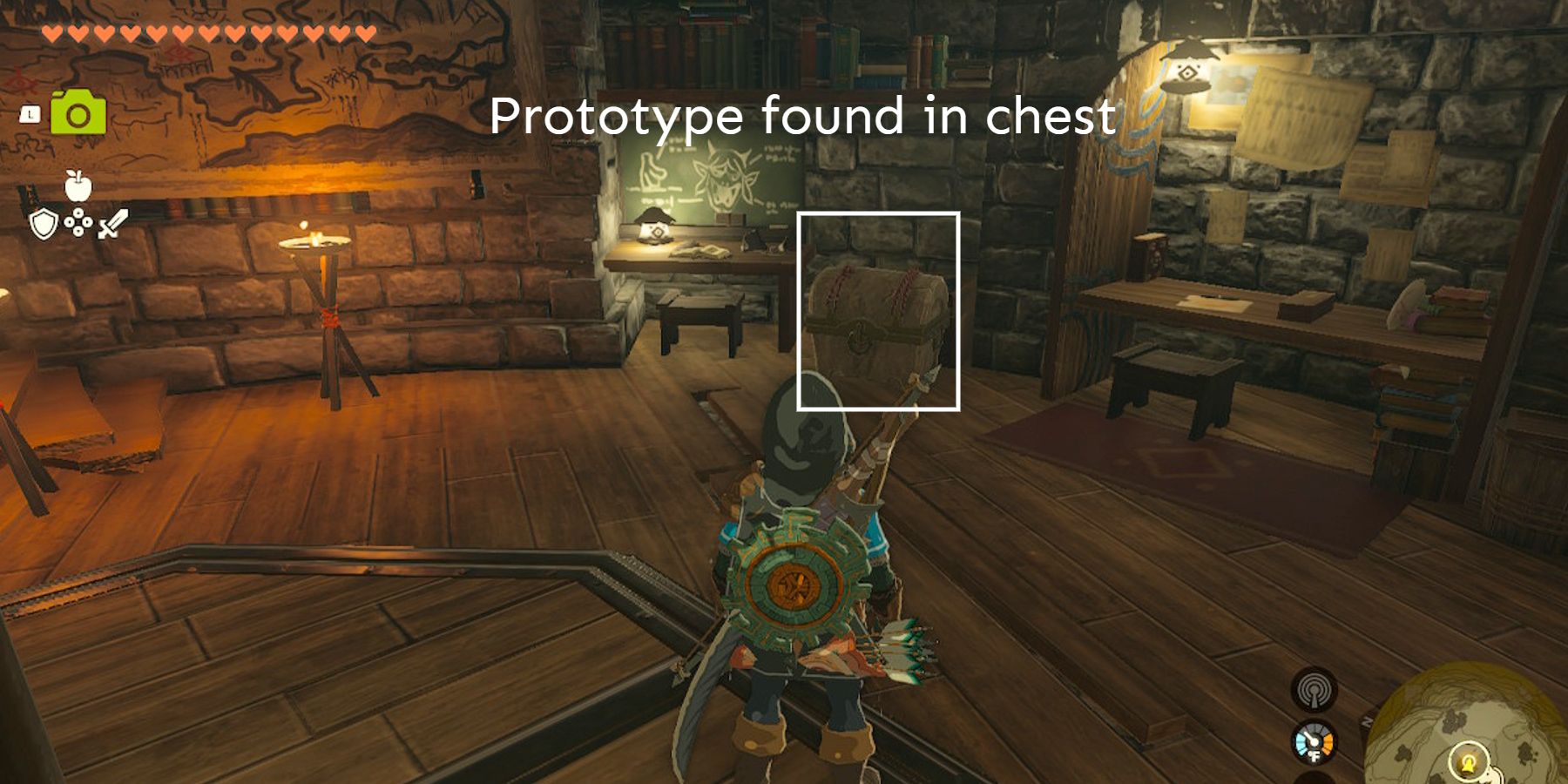Select the sword weapon slot icon
This screenshot has height=784, width=1568.
point(112,223)
